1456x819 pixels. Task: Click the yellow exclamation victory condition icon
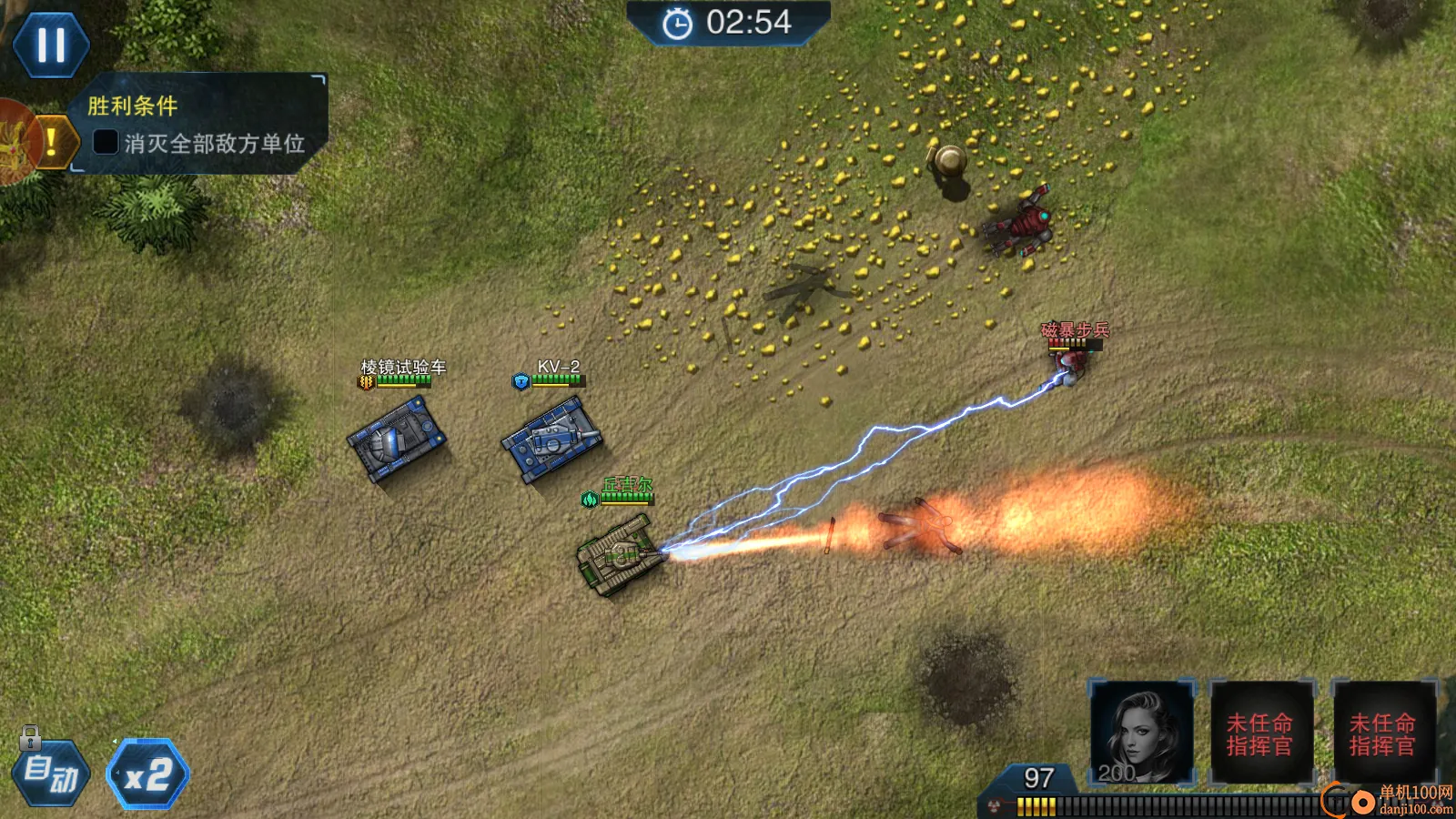pyautogui.click(x=53, y=141)
